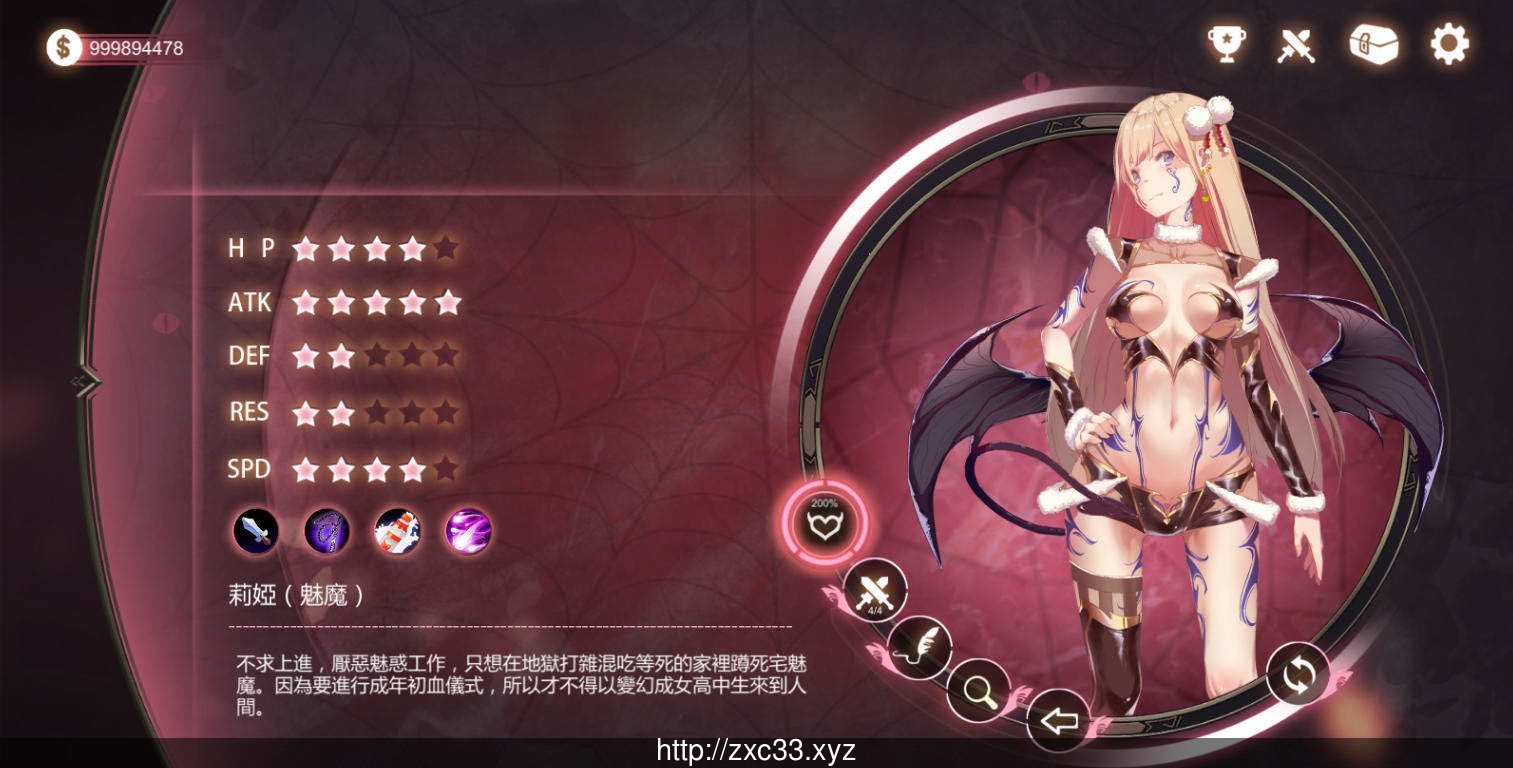This screenshot has height=768, width=1513.
Task: Select the sword skill icon
Action: 256,530
